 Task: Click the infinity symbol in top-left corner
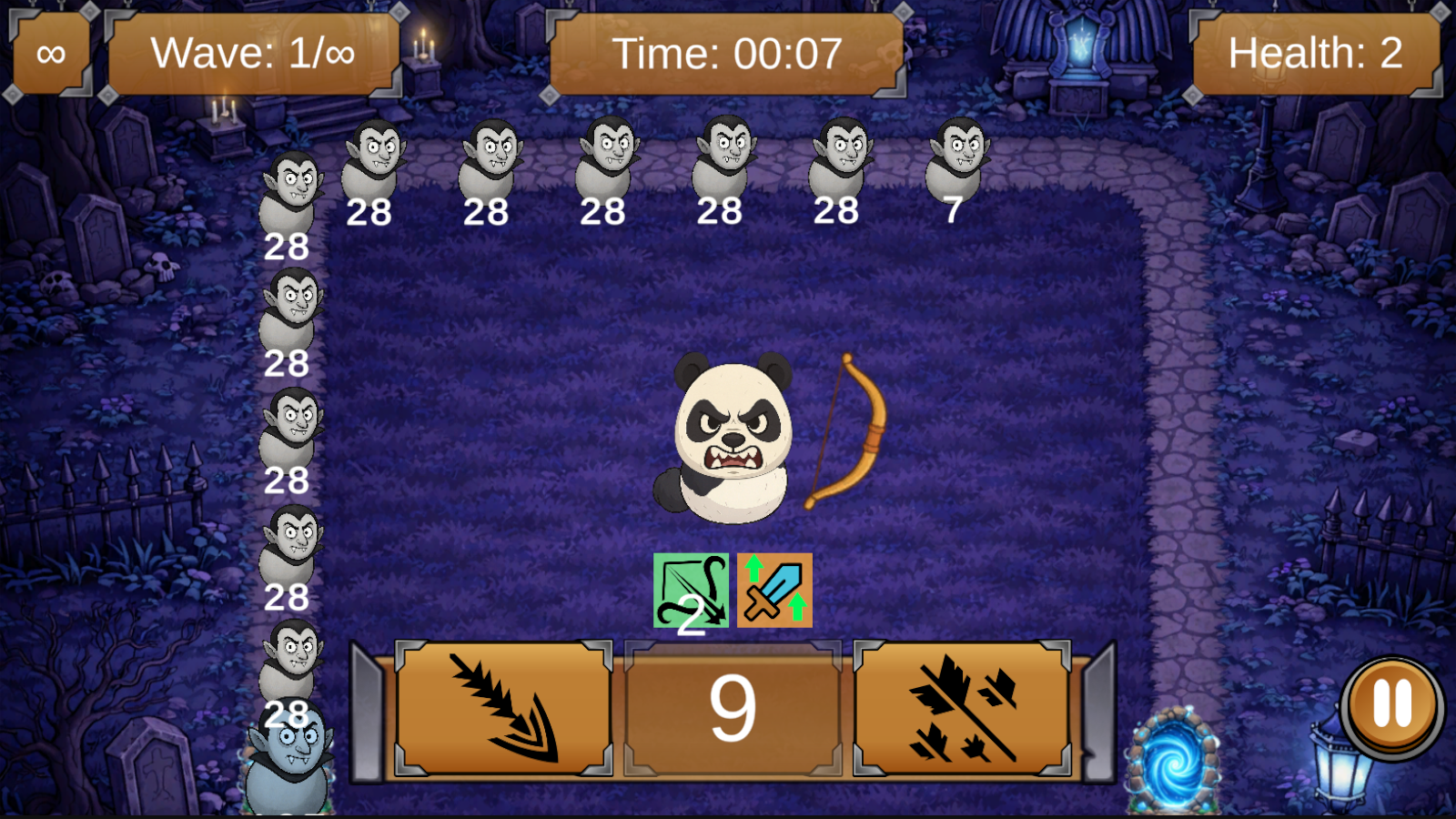tap(50, 52)
